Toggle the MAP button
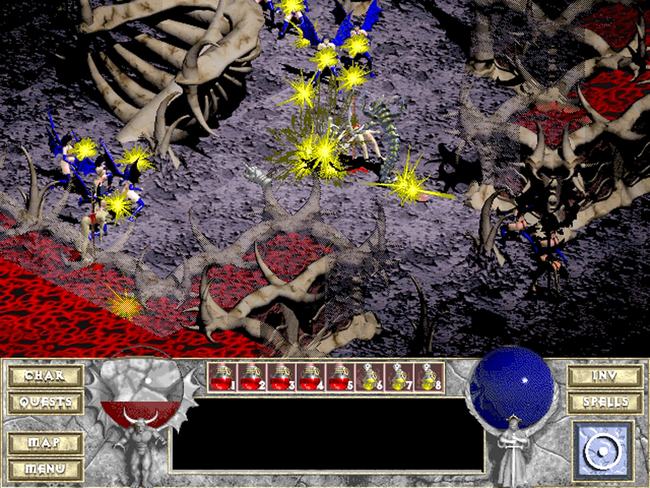650x488 pixels. [45, 441]
